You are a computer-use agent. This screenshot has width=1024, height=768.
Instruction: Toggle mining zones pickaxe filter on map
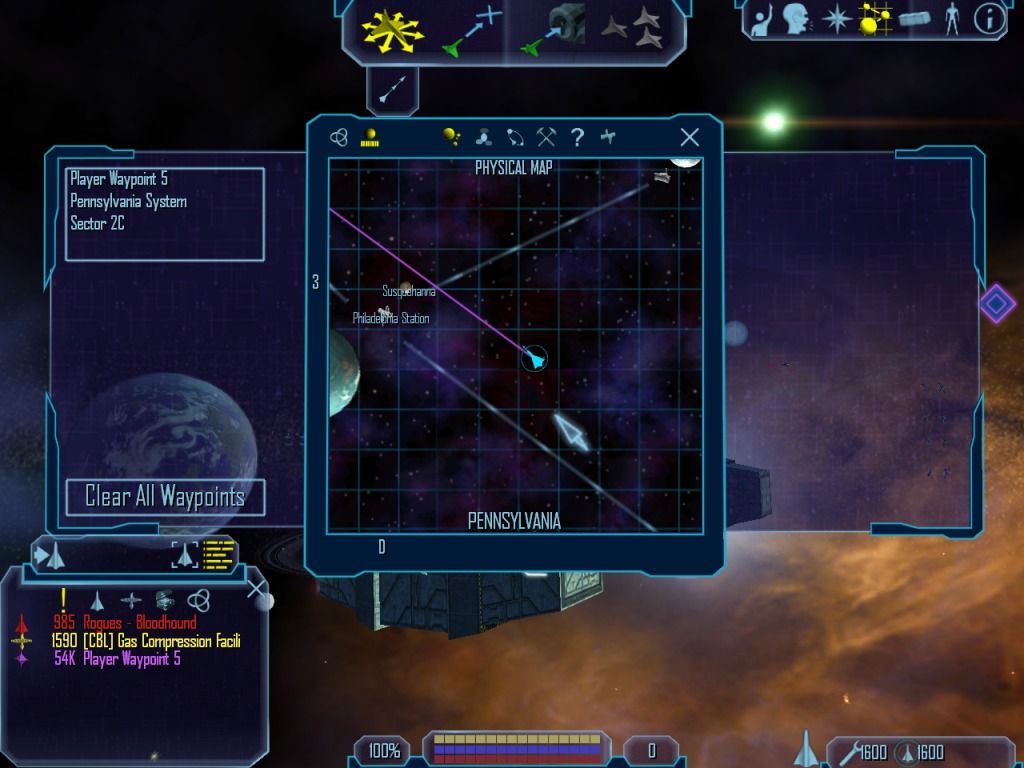(546, 137)
